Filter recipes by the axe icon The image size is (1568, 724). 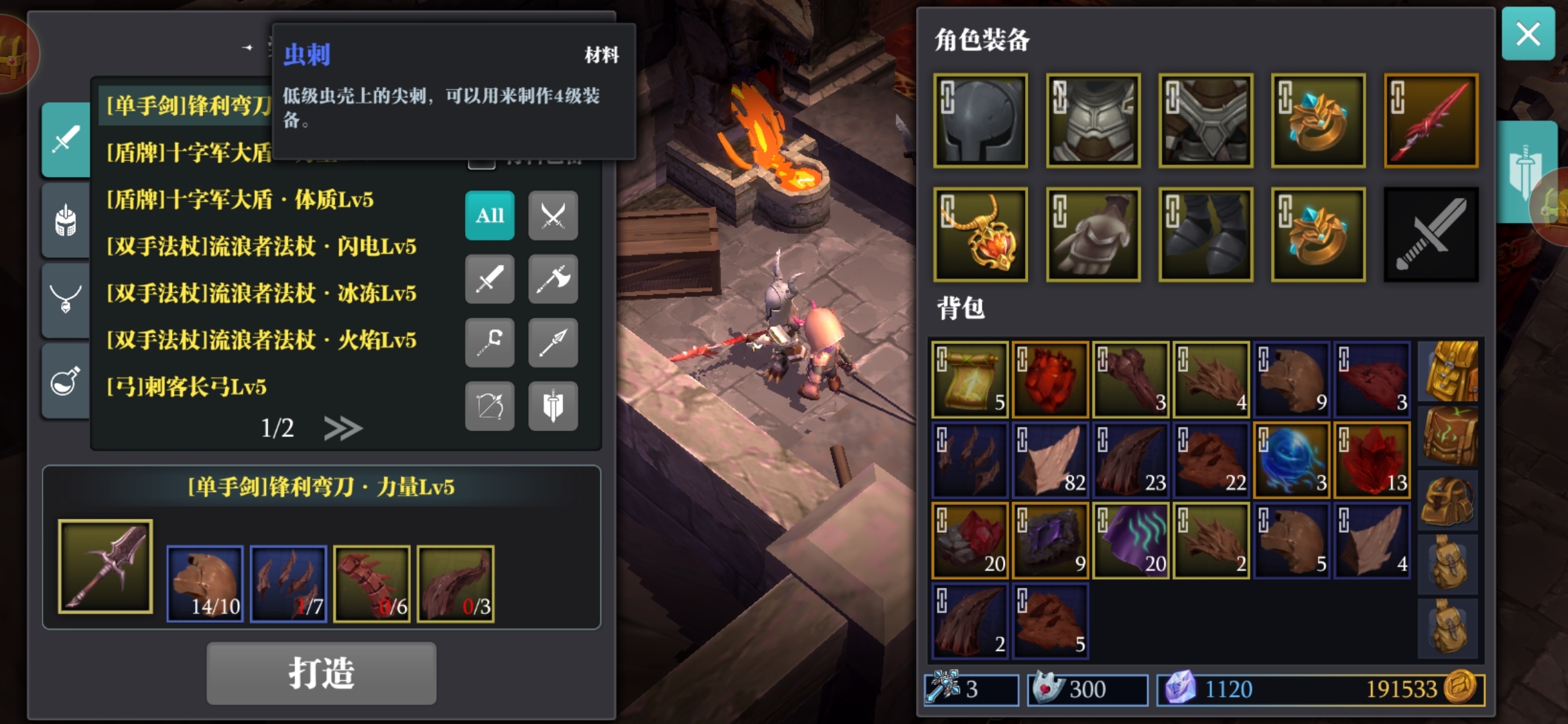pyautogui.click(x=552, y=279)
